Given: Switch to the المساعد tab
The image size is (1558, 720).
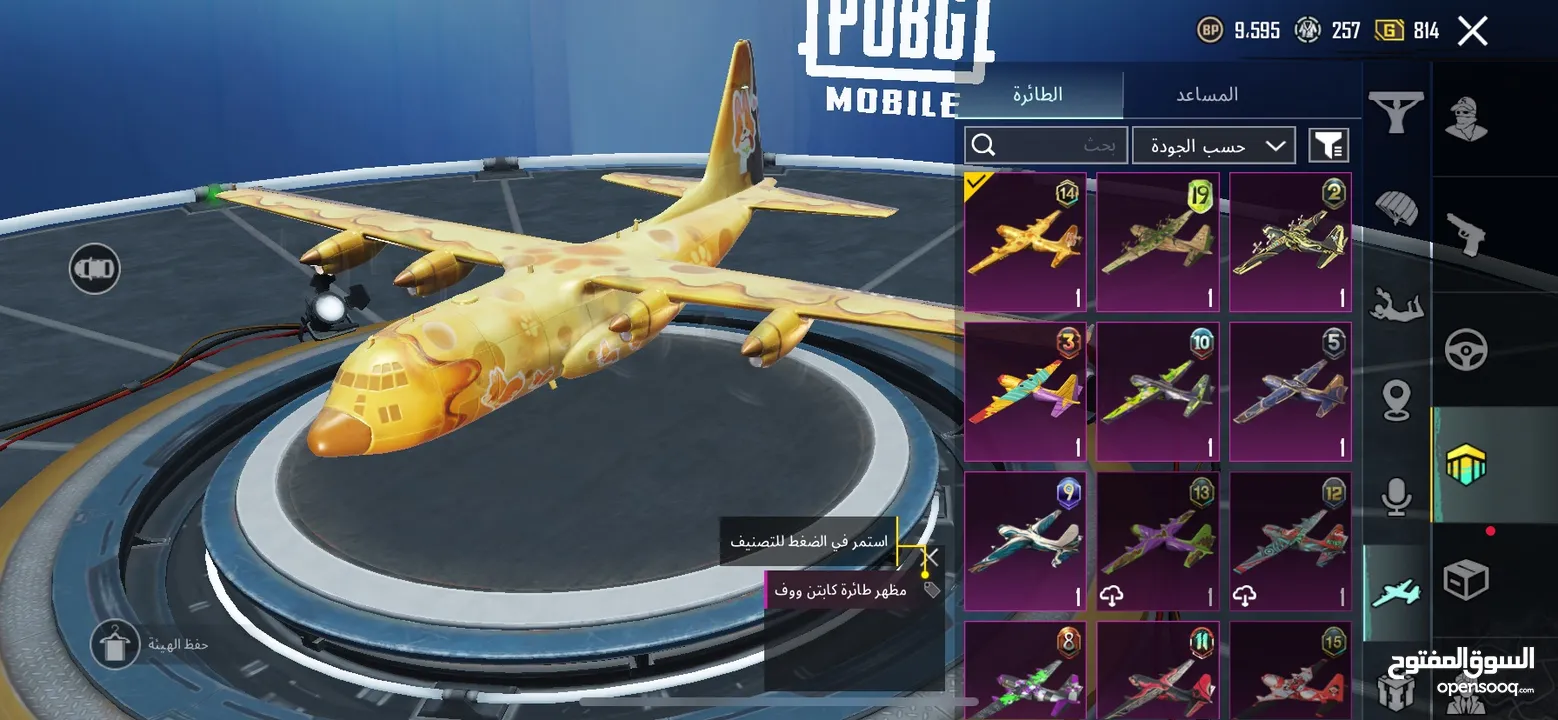Looking at the screenshot, I should [x=1207, y=95].
